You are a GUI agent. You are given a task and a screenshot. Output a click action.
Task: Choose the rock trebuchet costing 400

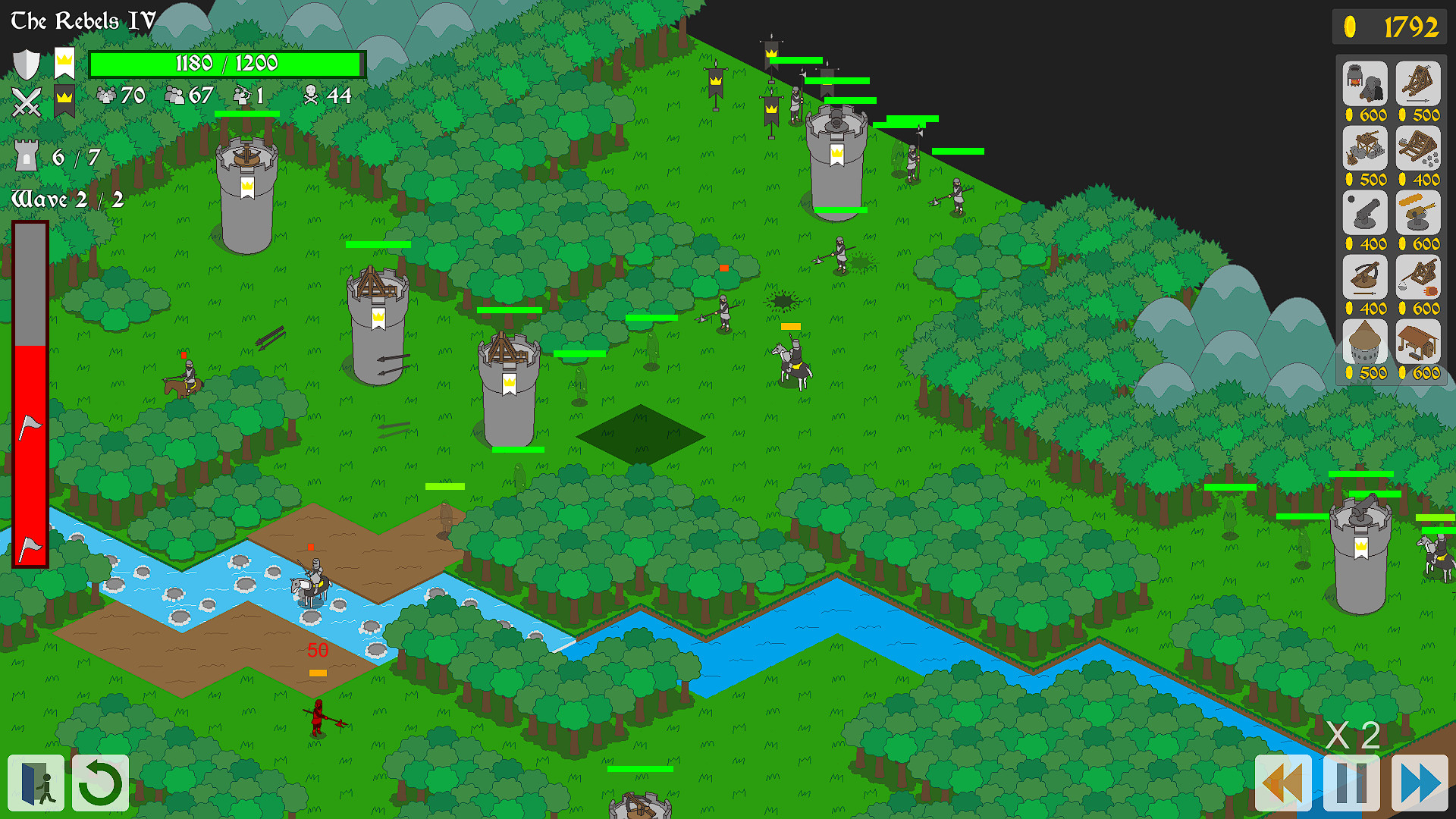click(1420, 149)
